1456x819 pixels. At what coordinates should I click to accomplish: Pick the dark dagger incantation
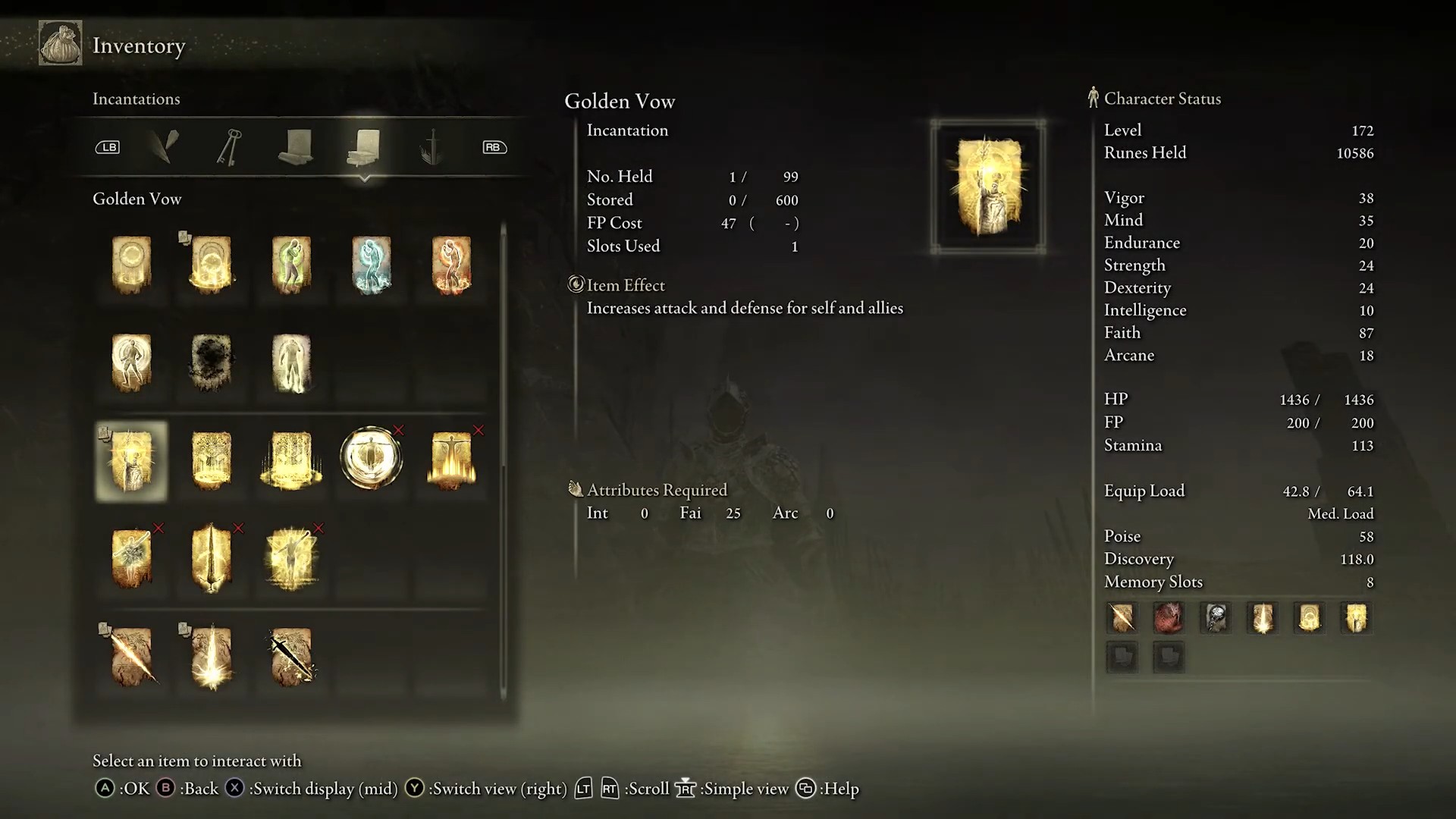coord(291,657)
